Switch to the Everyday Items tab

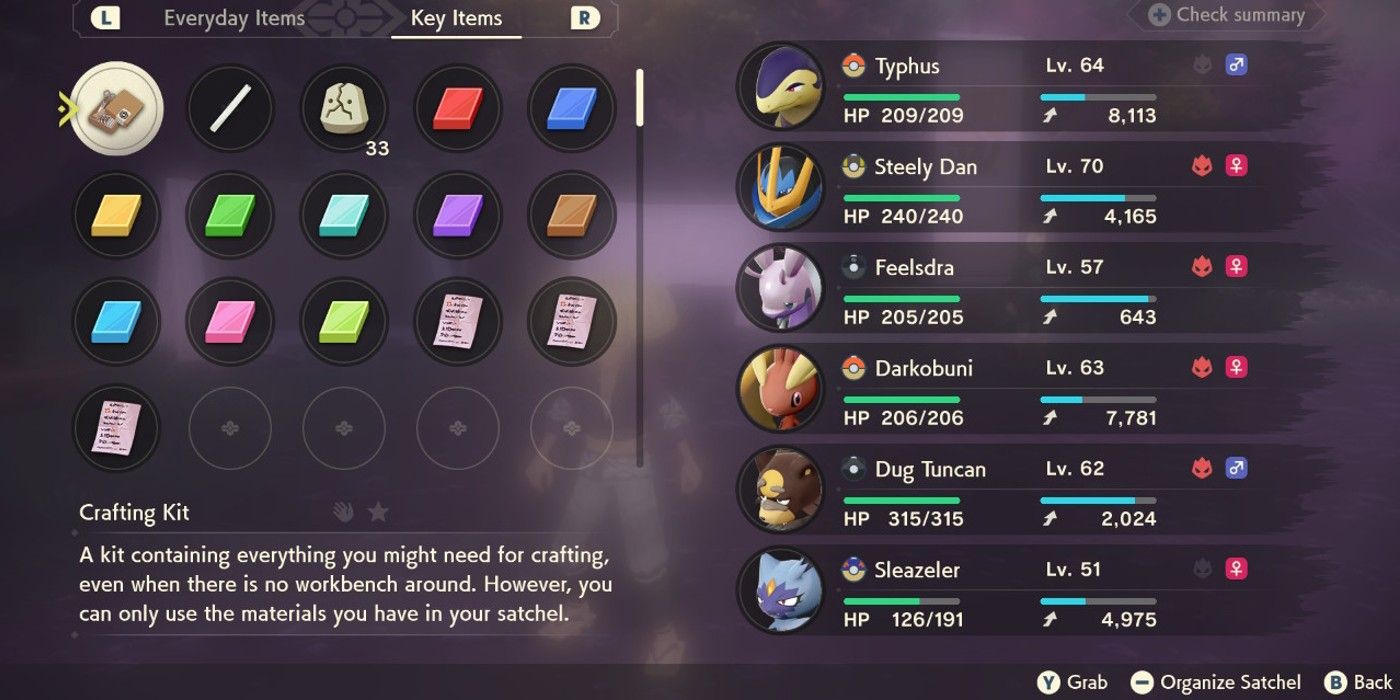pos(234,19)
